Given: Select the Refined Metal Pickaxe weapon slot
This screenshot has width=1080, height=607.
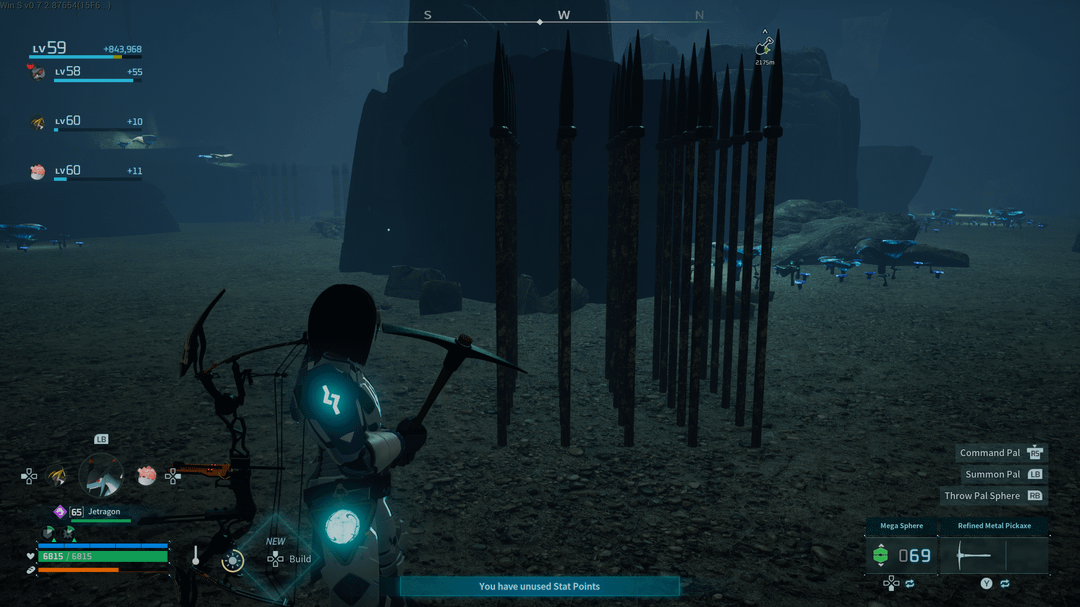Looking at the screenshot, I should point(994,555).
